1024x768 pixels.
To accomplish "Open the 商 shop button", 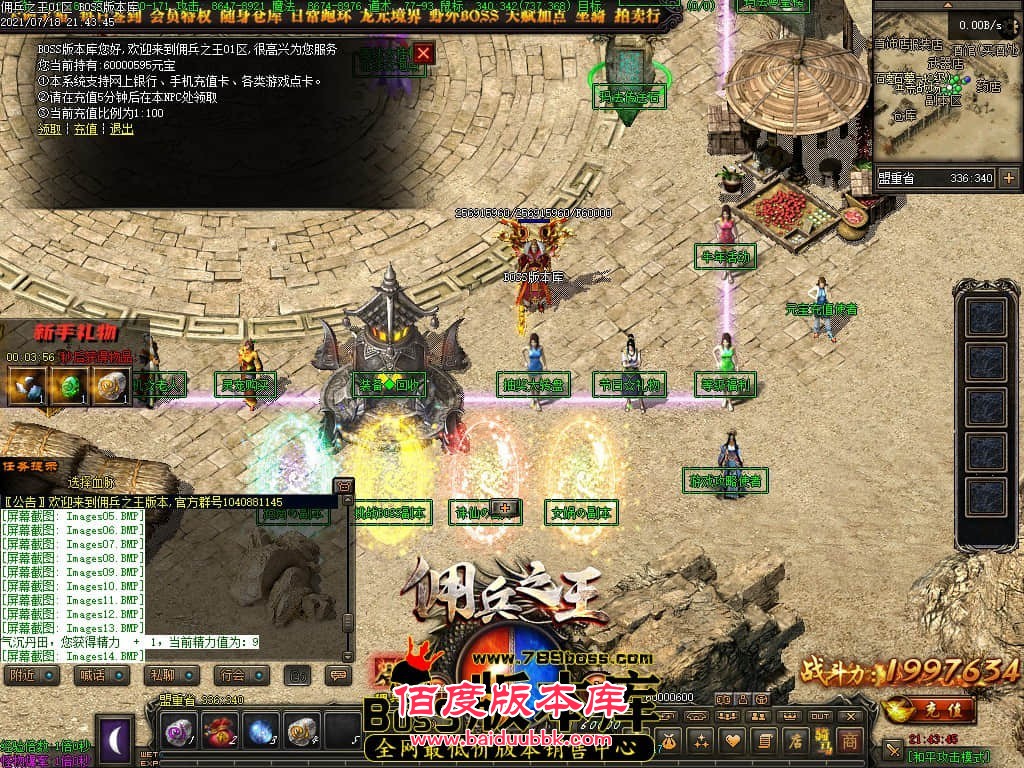I will (848, 740).
